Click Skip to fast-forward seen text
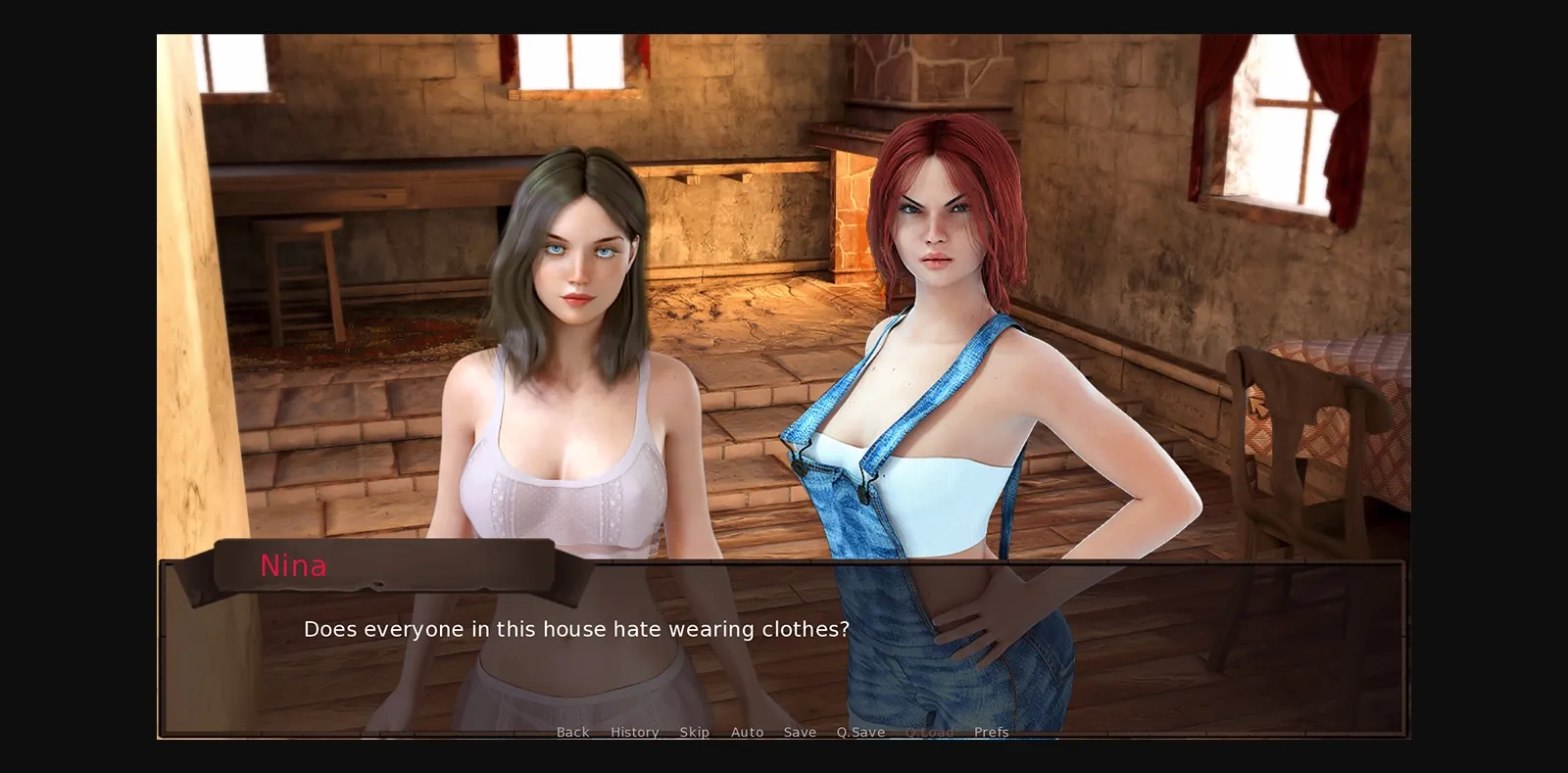The height and width of the screenshot is (773, 1568). 696,732
